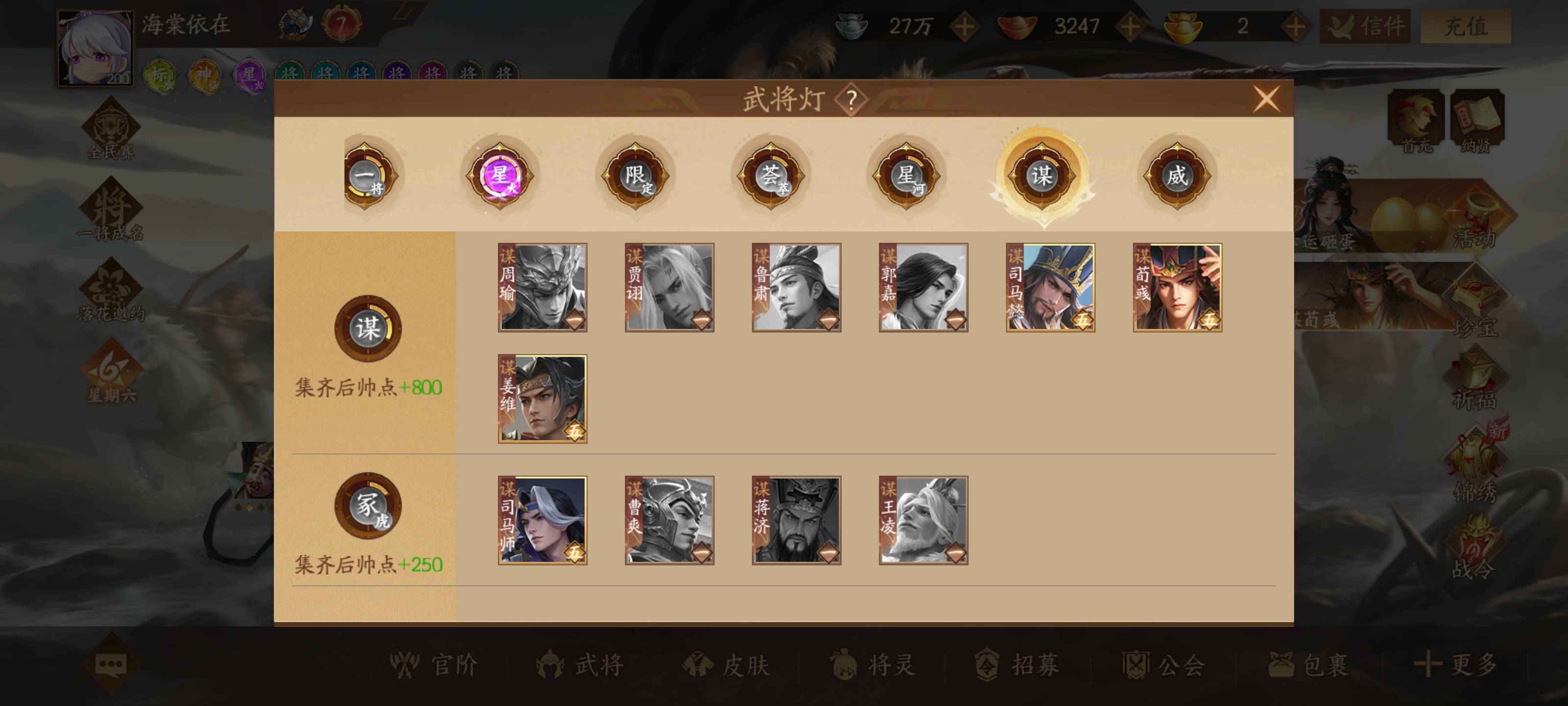Select the 郭嘉 general card
Screen dimensions: 1568x706
(923, 287)
